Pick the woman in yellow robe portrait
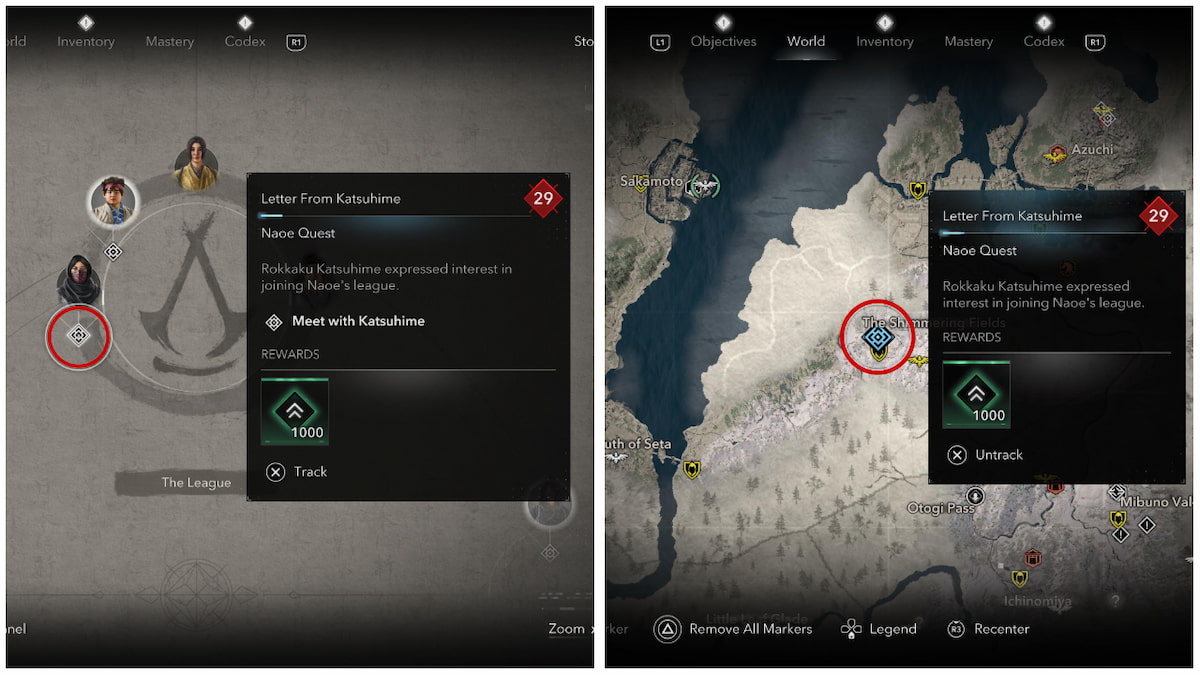 click(196, 163)
